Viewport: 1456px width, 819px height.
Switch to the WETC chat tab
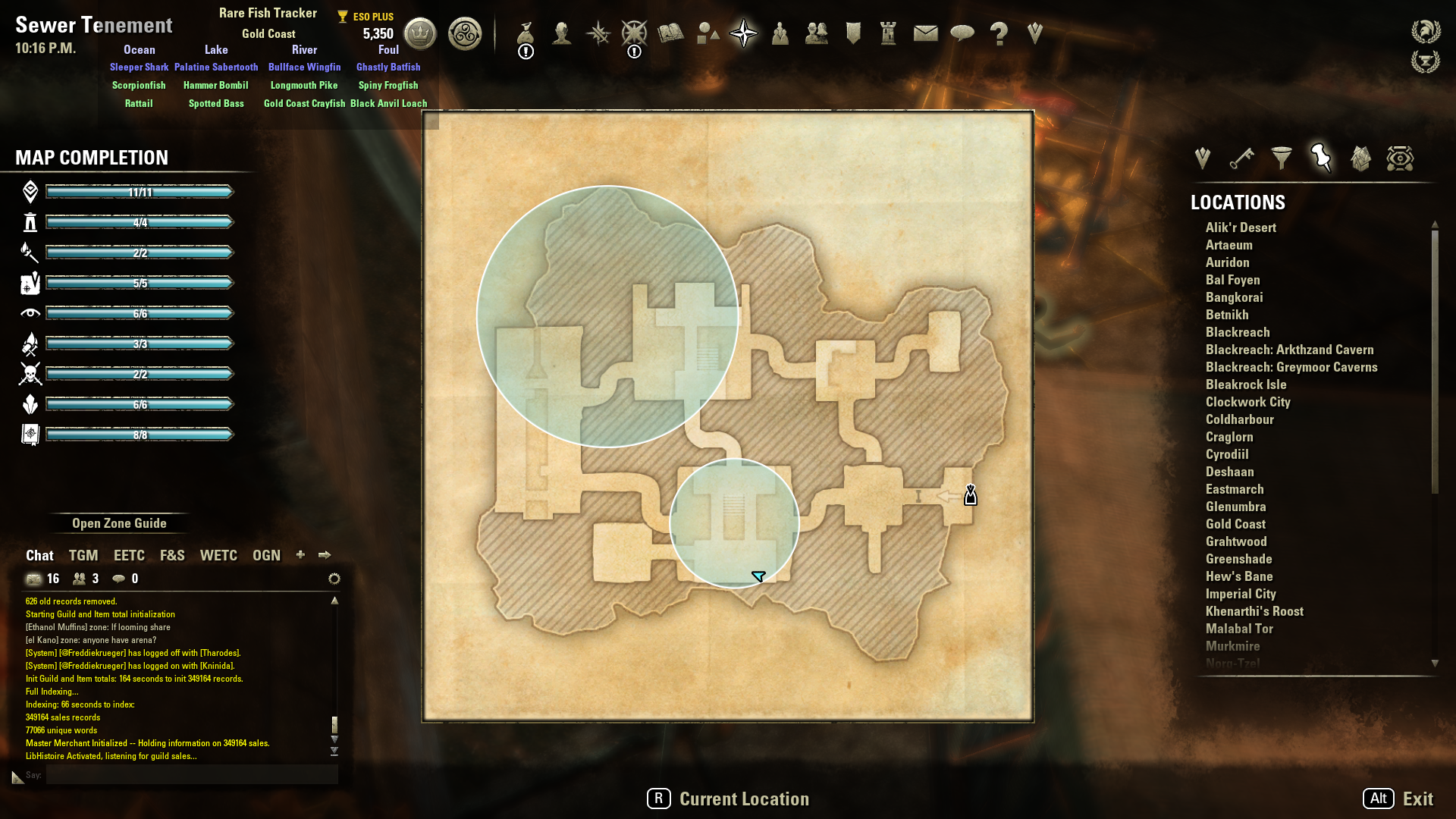click(x=218, y=555)
